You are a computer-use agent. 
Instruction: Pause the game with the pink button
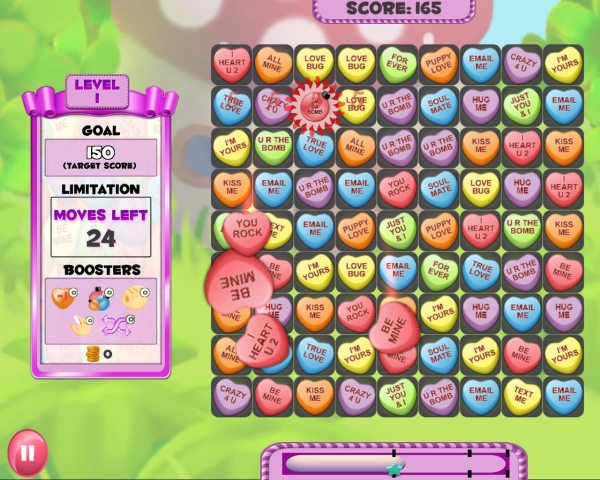click(27, 452)
